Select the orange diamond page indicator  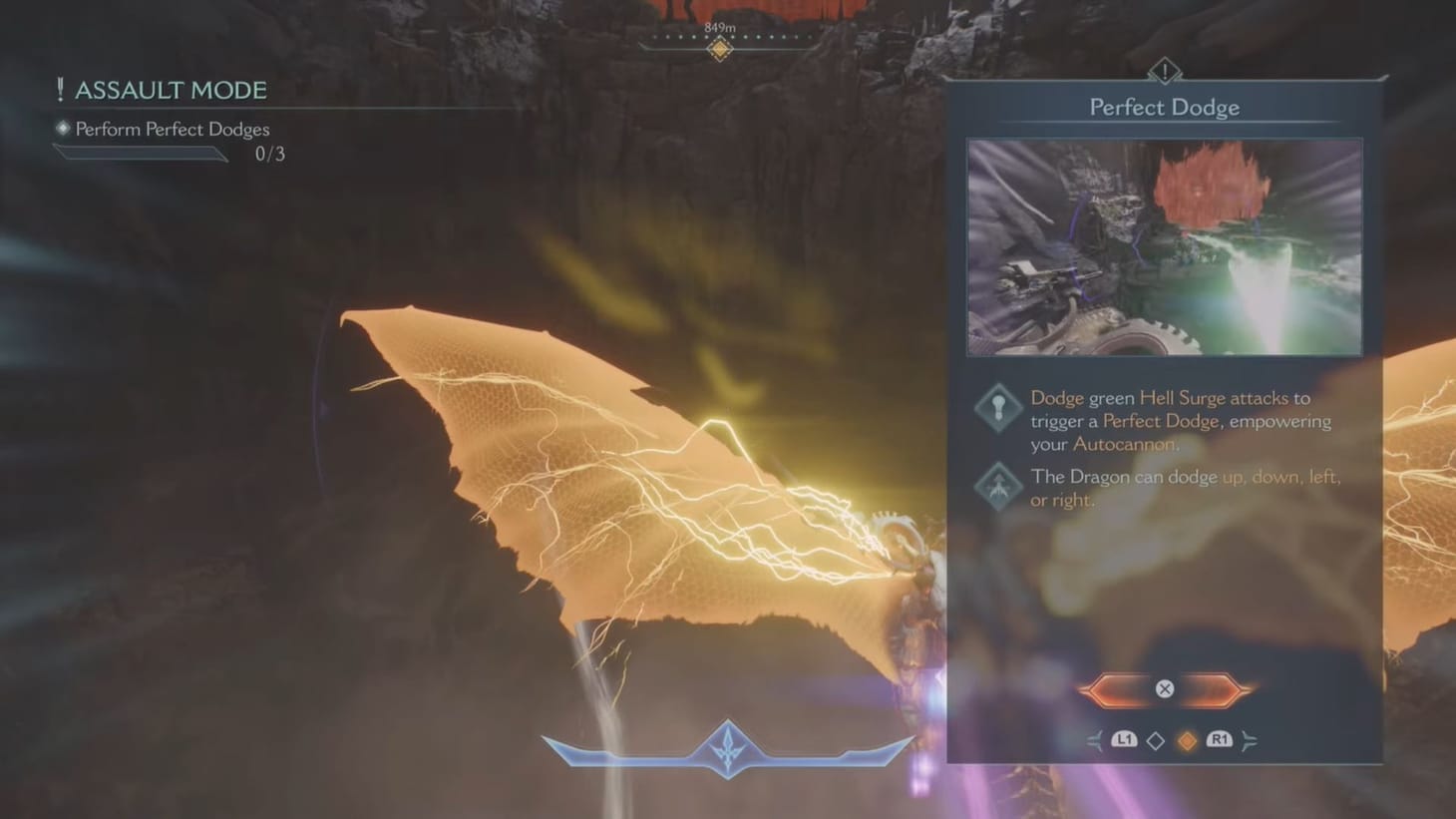pyautogui.click(x=1187, y=740)
